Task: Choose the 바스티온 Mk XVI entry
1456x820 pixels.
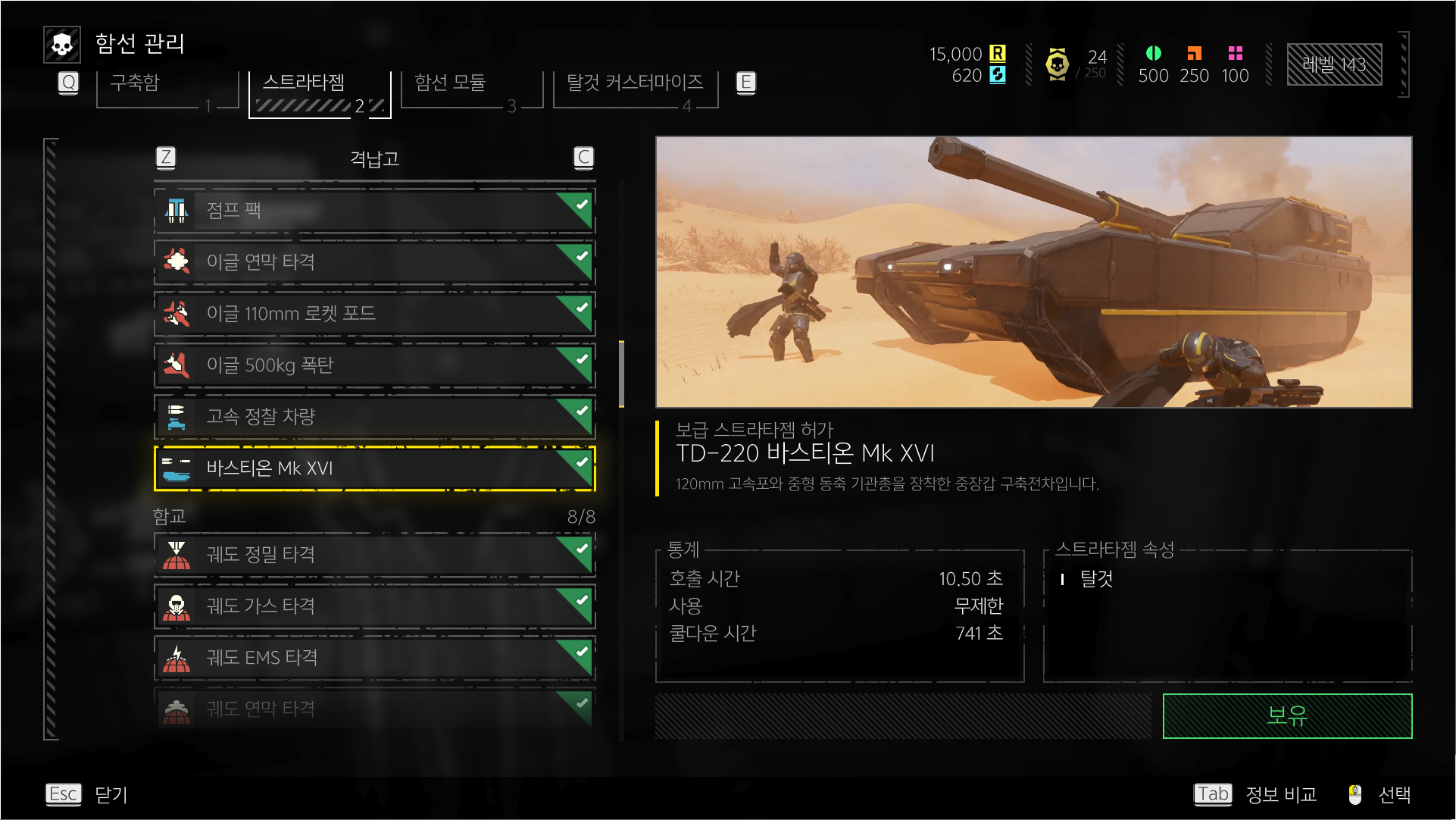Action: pos(374,468)
